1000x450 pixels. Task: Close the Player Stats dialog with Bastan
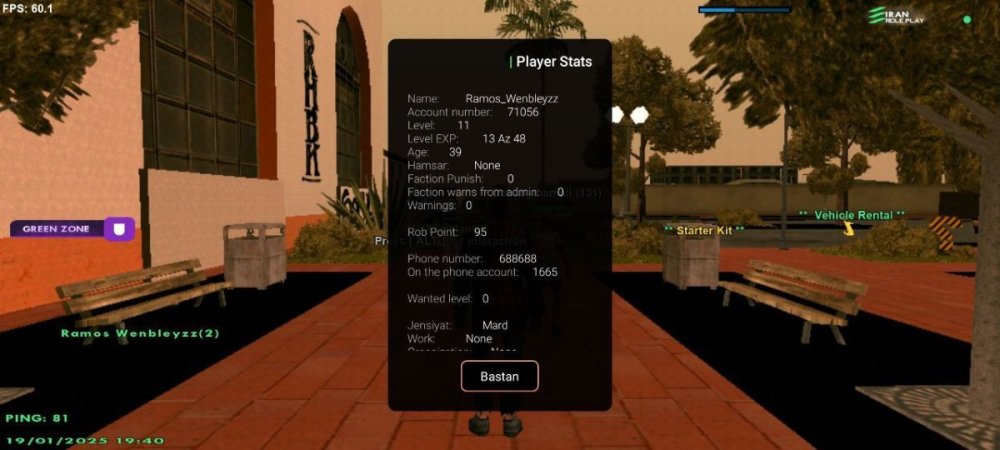tap(499, 376)
